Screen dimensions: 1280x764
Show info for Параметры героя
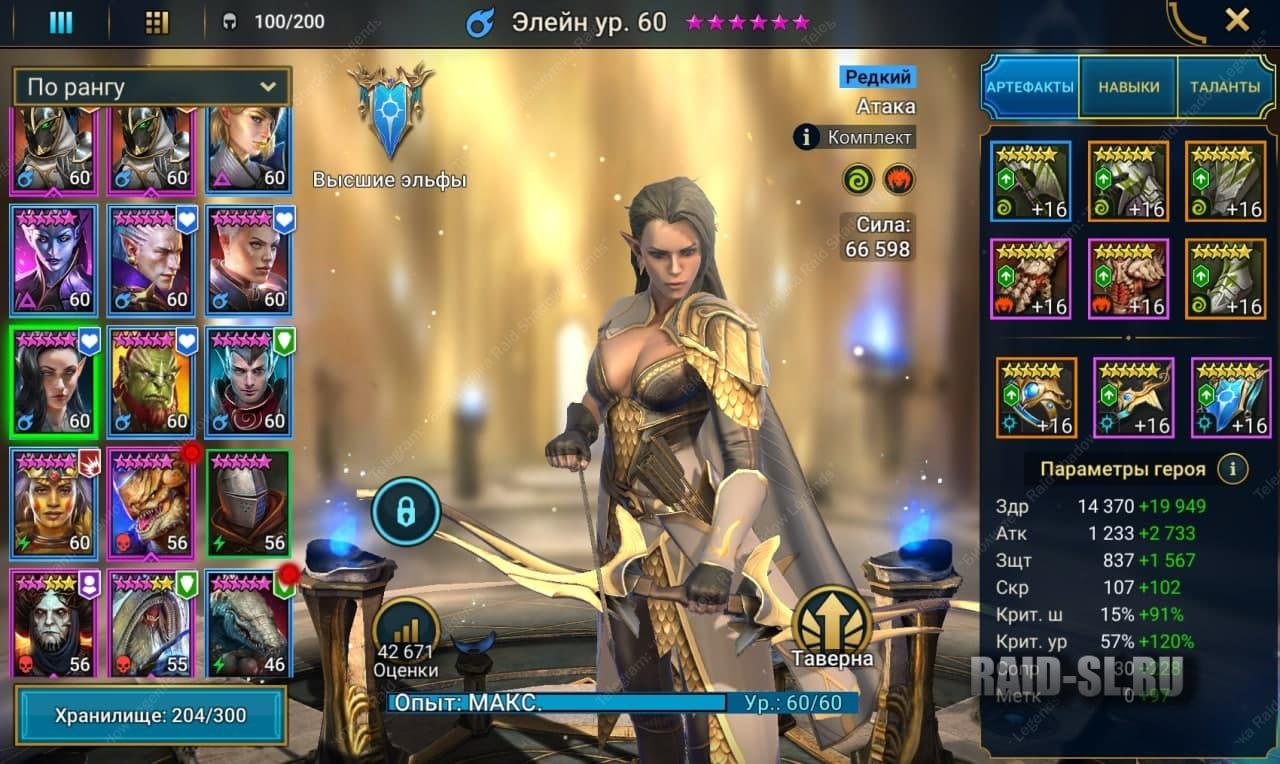pos(1233,468)
